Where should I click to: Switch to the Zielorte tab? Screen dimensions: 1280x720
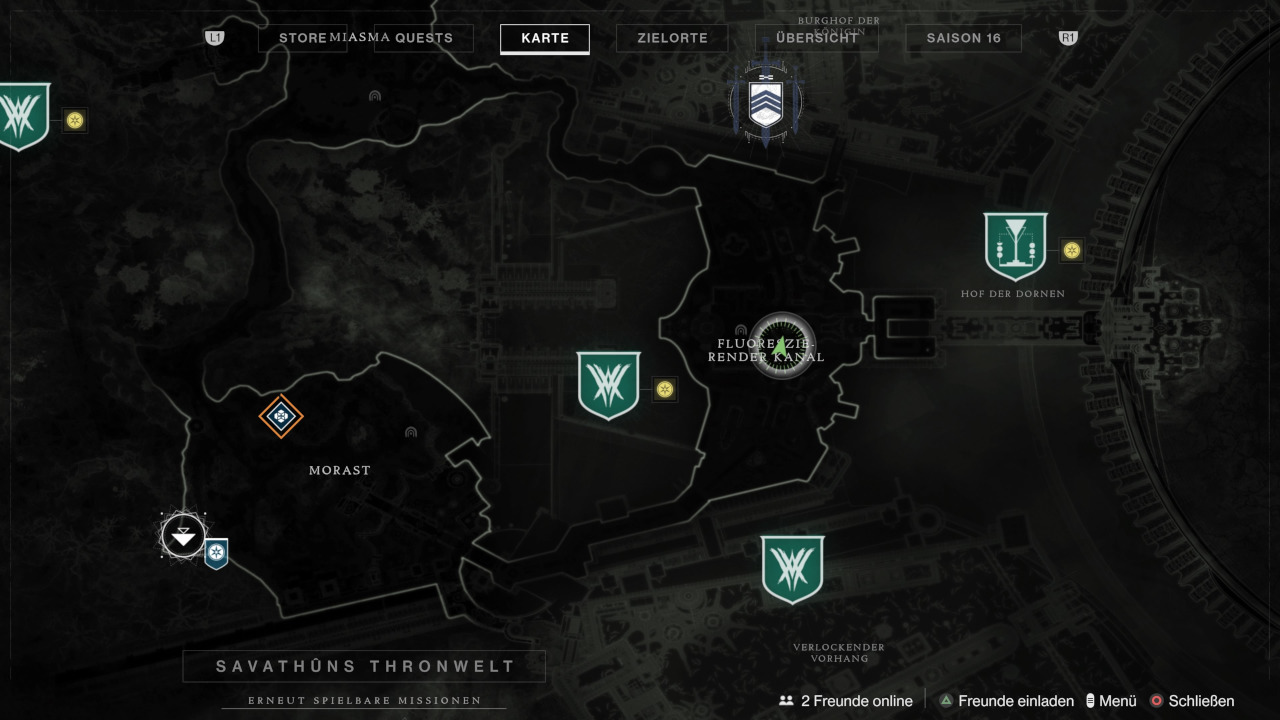point(672,38)
